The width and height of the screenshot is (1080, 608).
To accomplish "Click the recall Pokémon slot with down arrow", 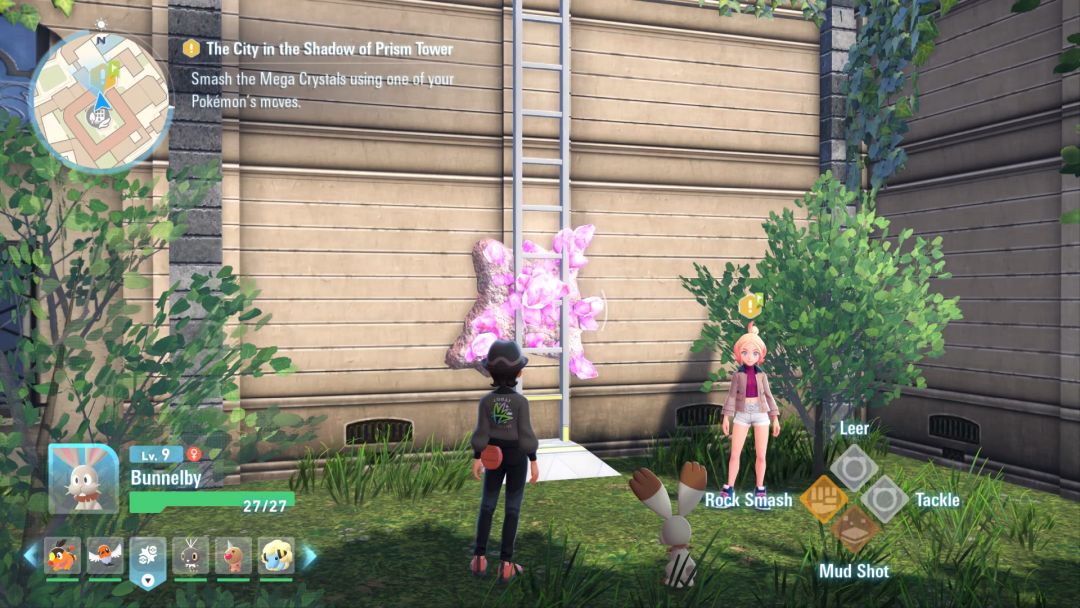I will pos(148,560).
